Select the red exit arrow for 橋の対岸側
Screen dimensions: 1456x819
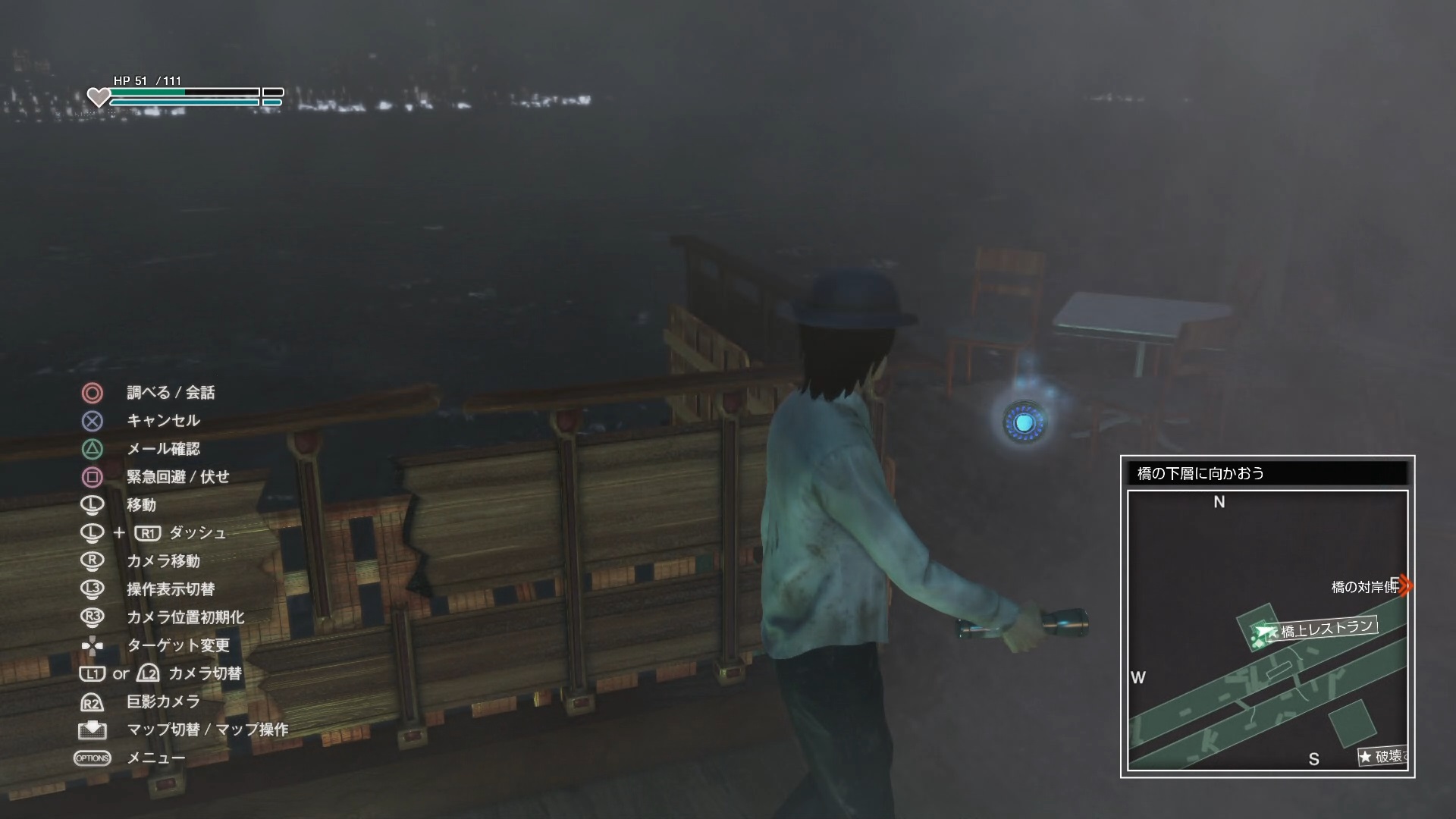tap(1405, 585)
